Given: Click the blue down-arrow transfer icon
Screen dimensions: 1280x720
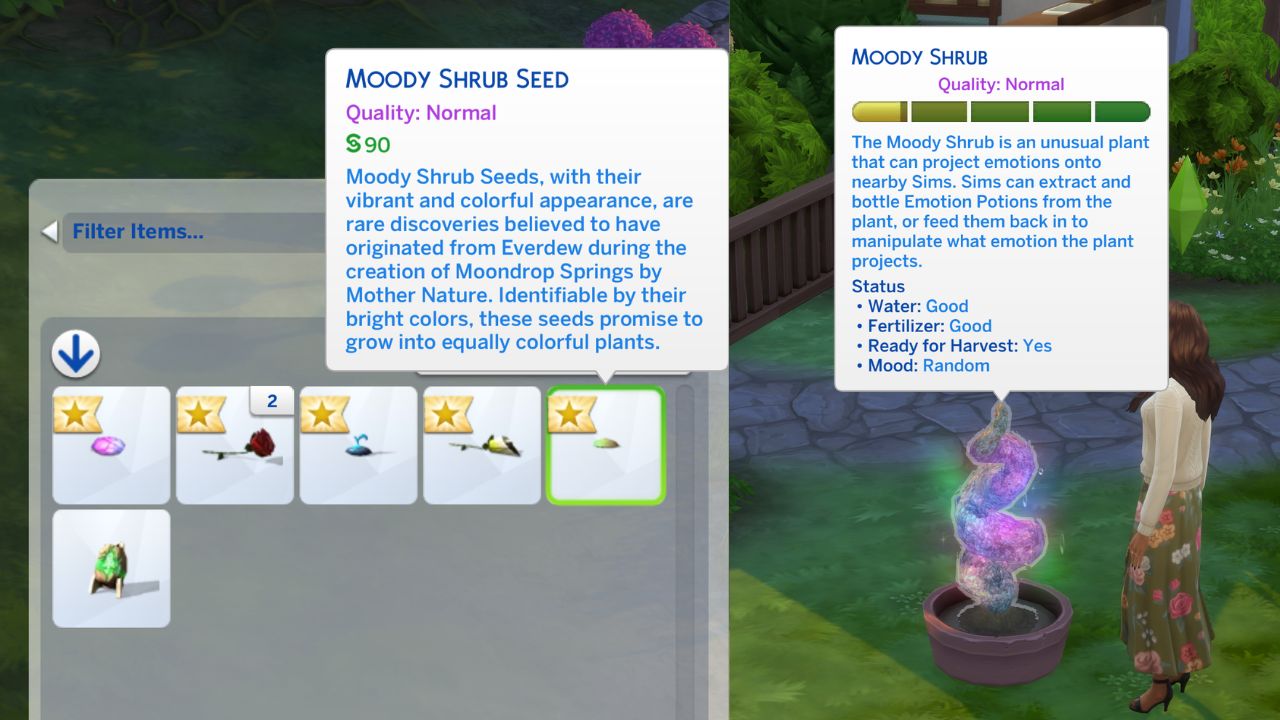Looking at the screenshot, I should pyautogui.click(x=77, y=355).
